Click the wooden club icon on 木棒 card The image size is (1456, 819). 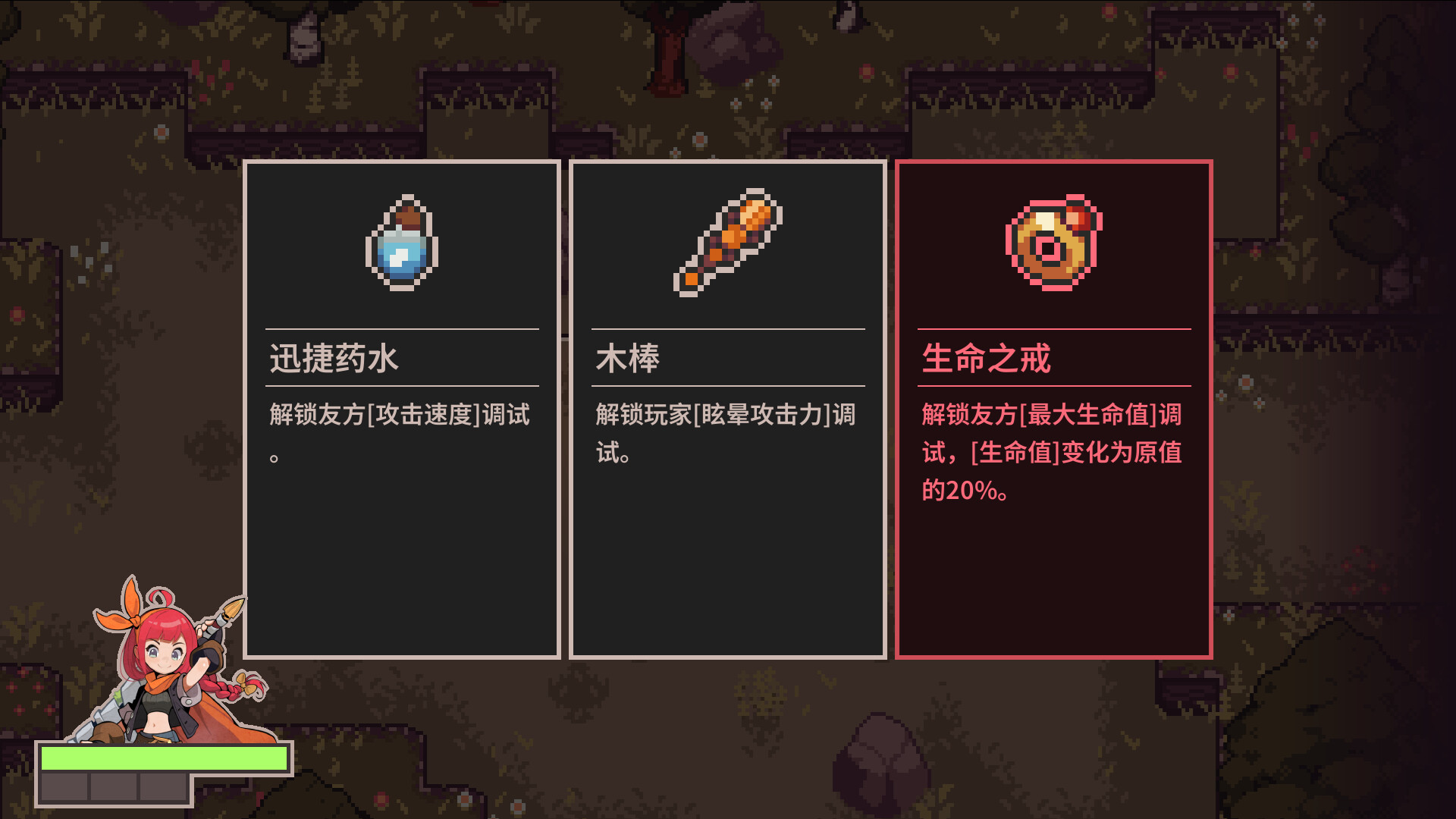[x=727, y=244]
